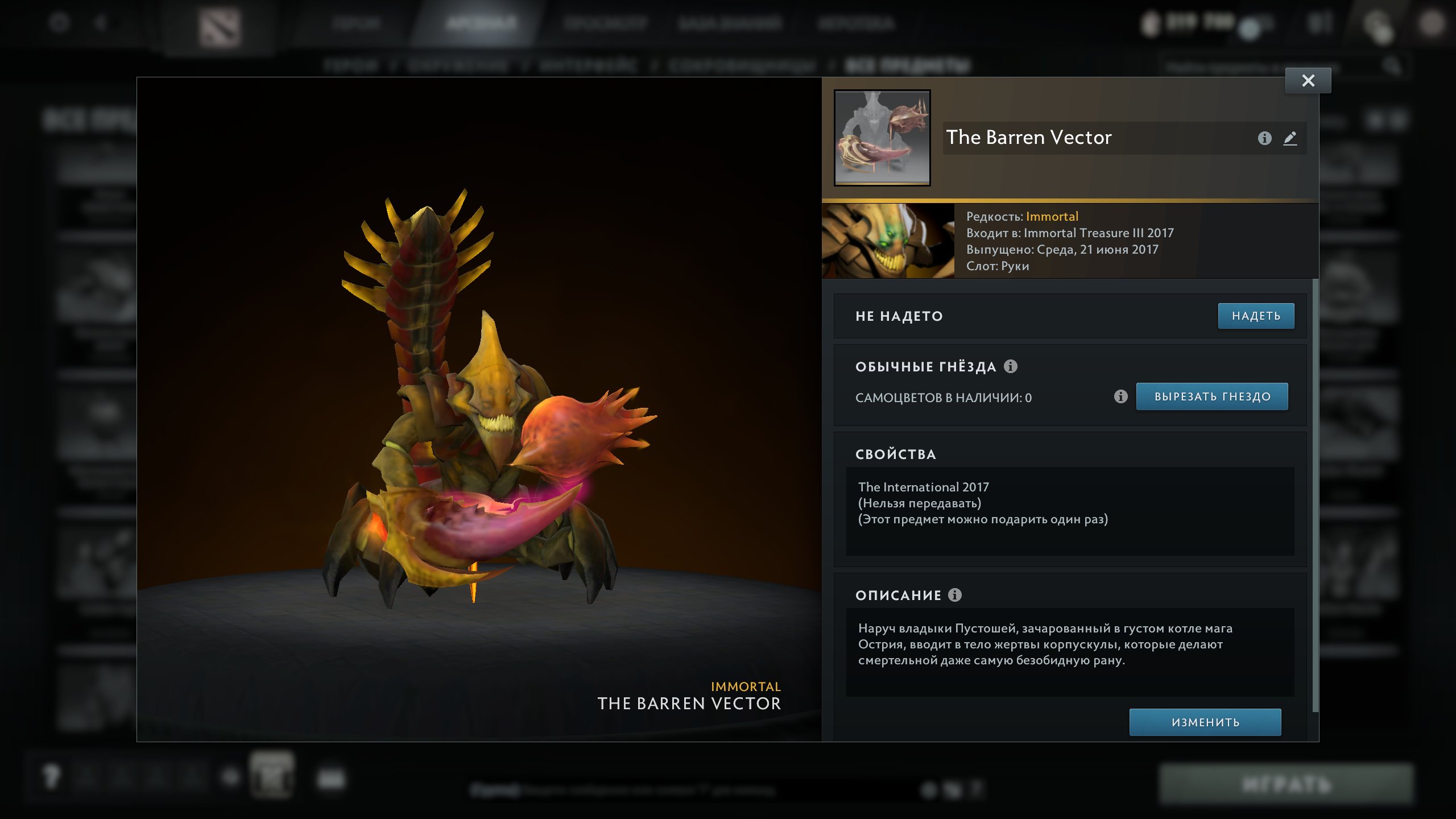Equip the item with НАДЕТЬ button
The height and width of the screenshot is (819, 1456).
pyautogui.click(x=1256, y=316)
